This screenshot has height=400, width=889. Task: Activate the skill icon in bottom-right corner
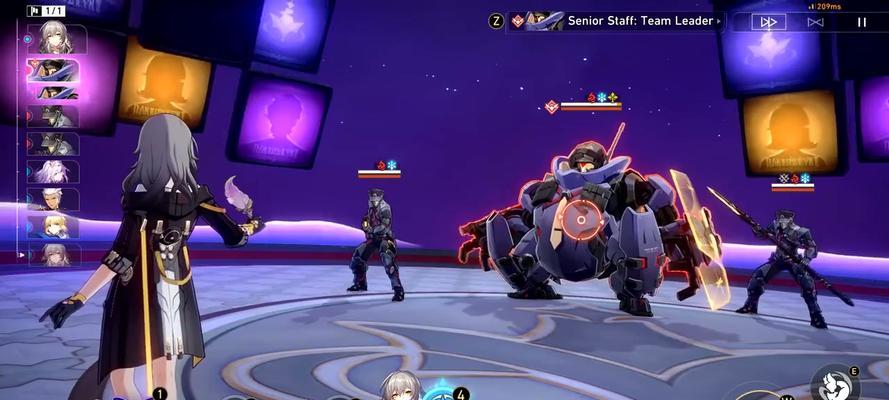pos(832,384)
